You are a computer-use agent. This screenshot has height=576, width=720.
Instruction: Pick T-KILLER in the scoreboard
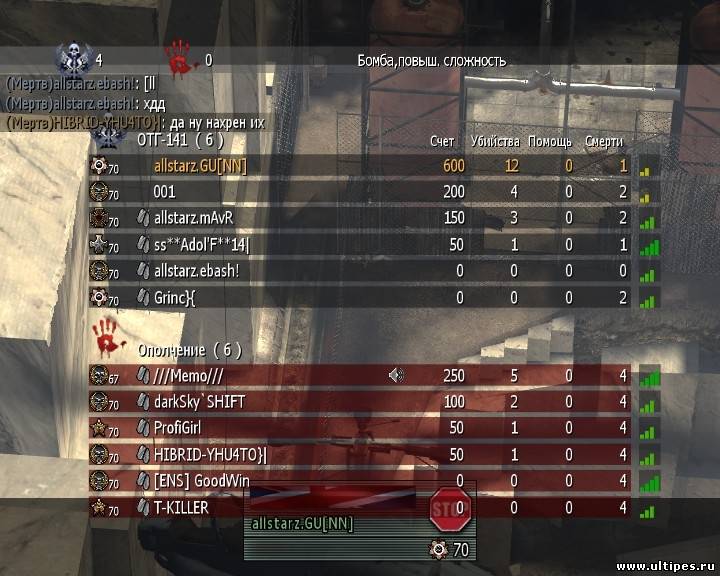click(181, 508)
